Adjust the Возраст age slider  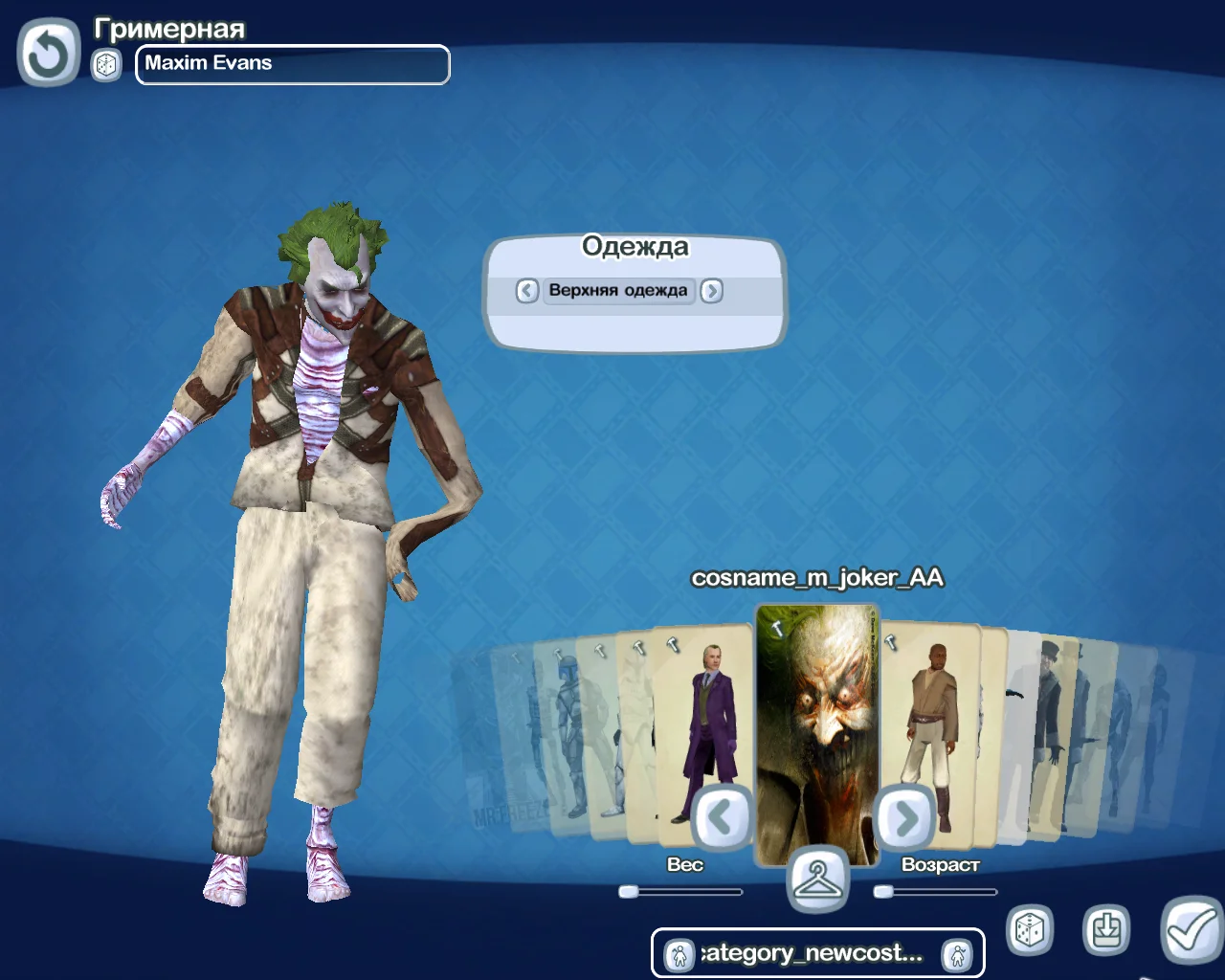point(883,892)
